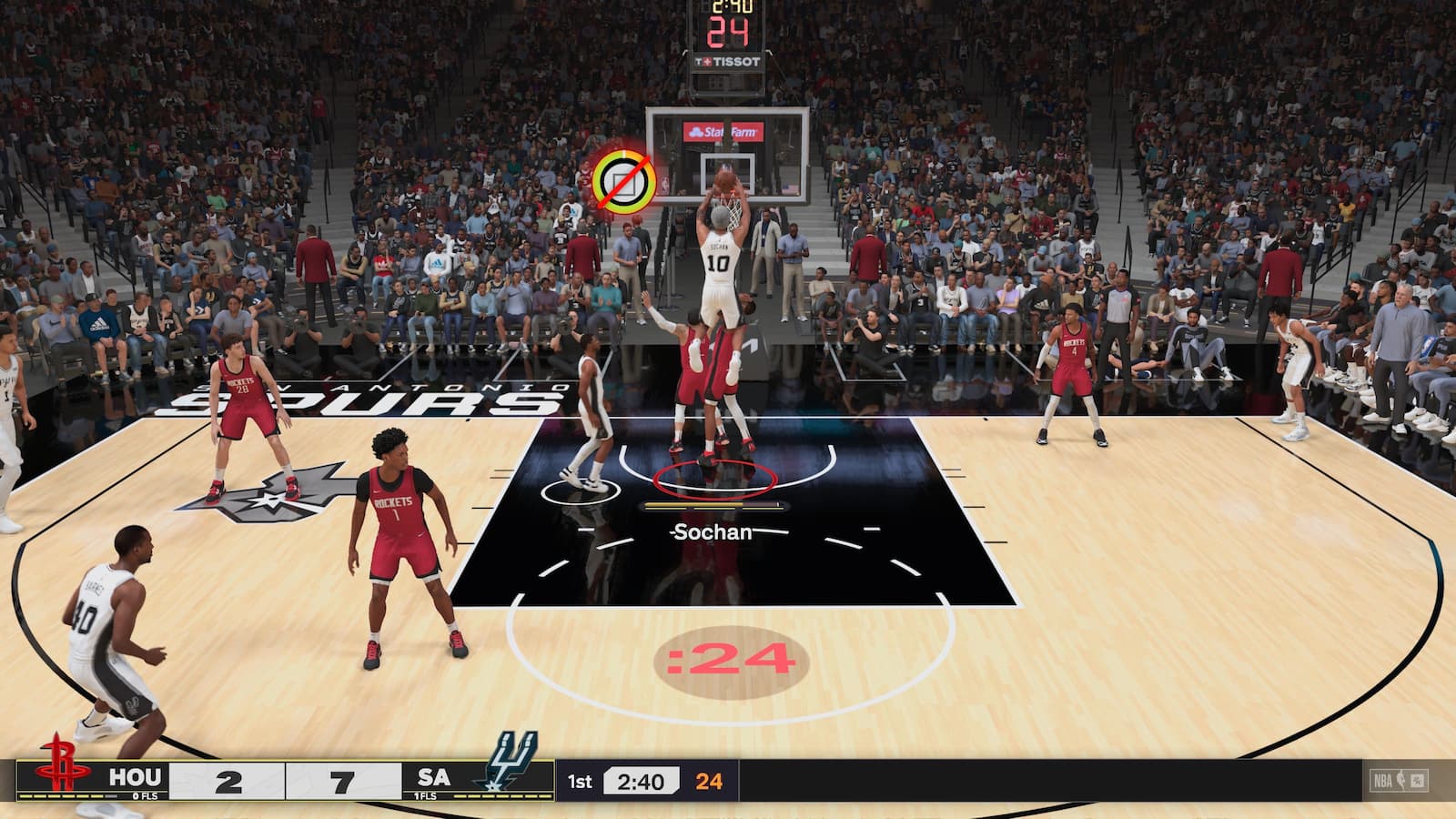Click the State Farm logo on the backboard
The height and width of the screenshot is (819, 1456).
722,129
